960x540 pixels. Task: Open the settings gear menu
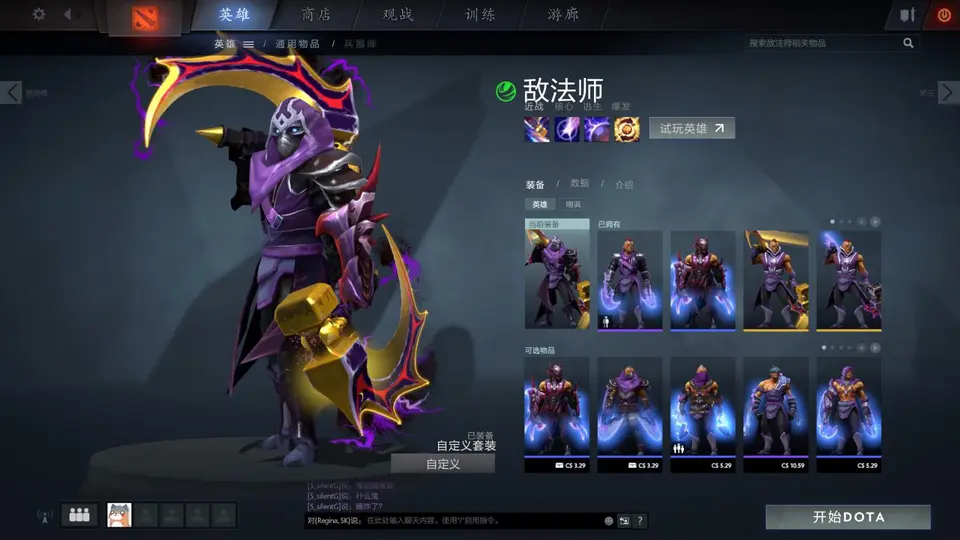pos(39,15)
